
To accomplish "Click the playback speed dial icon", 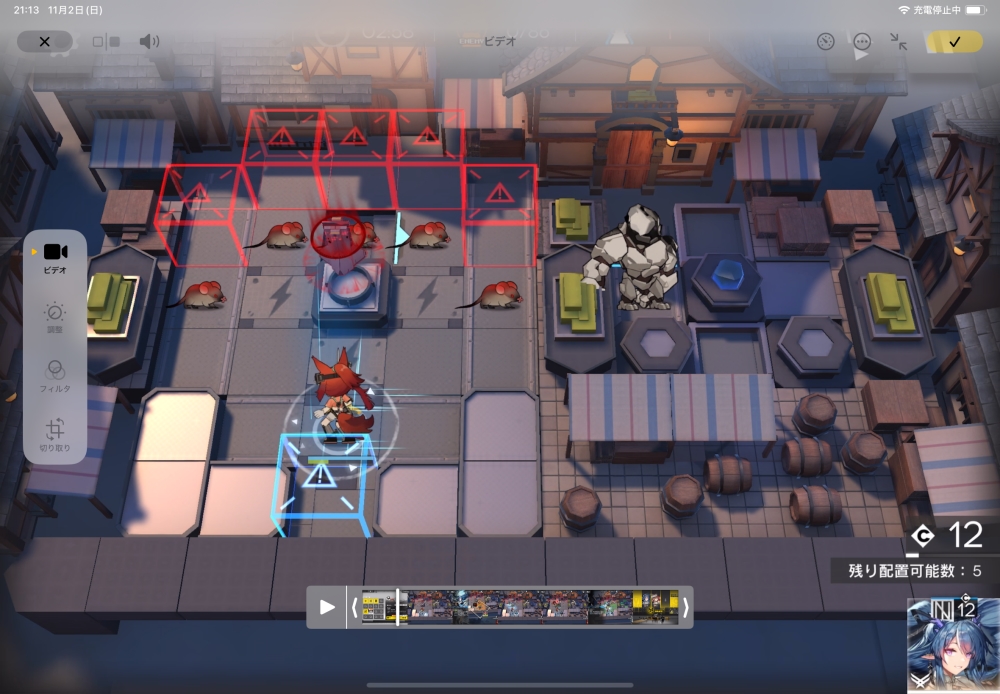I will click(825, 42).
